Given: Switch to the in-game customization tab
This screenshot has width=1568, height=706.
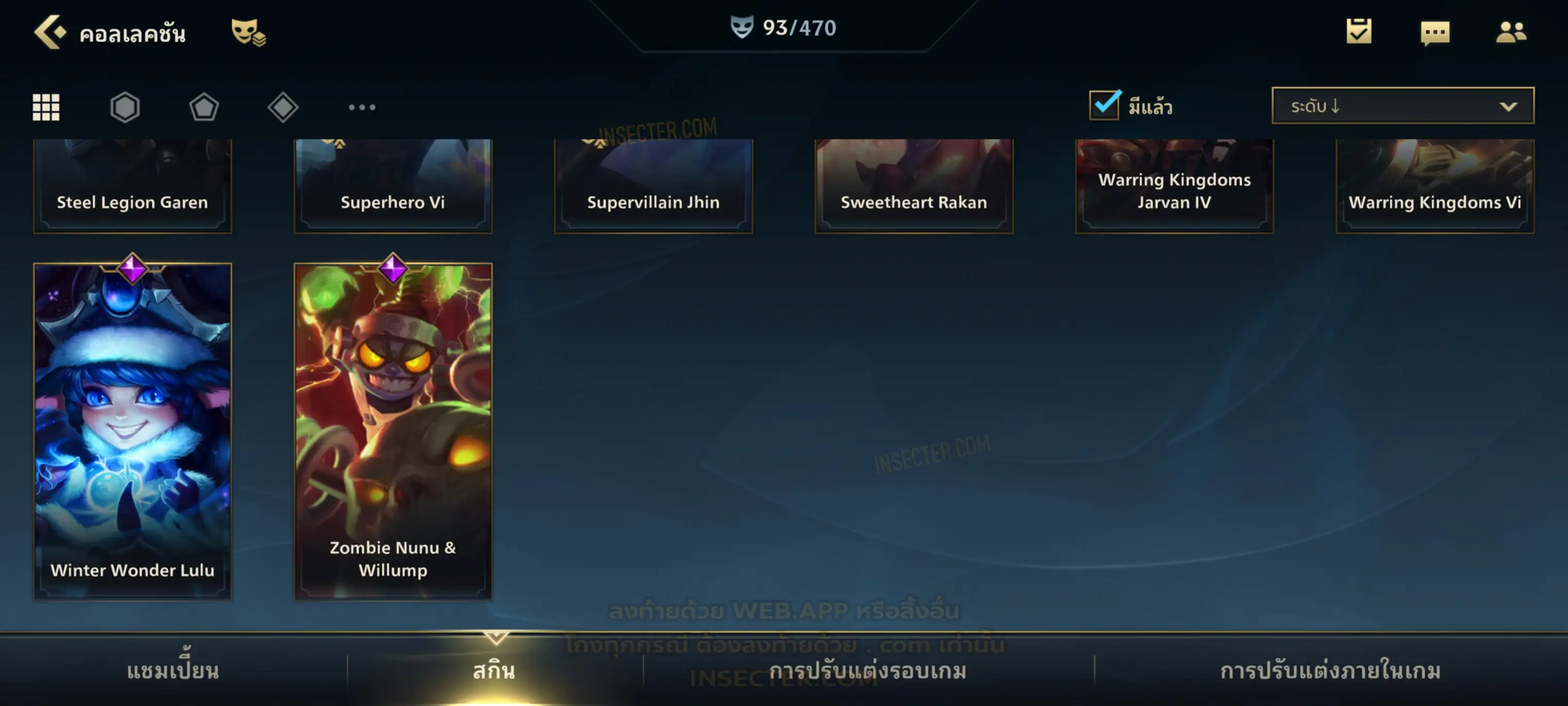Looking at the screenshot, I should pos(1330,670).
